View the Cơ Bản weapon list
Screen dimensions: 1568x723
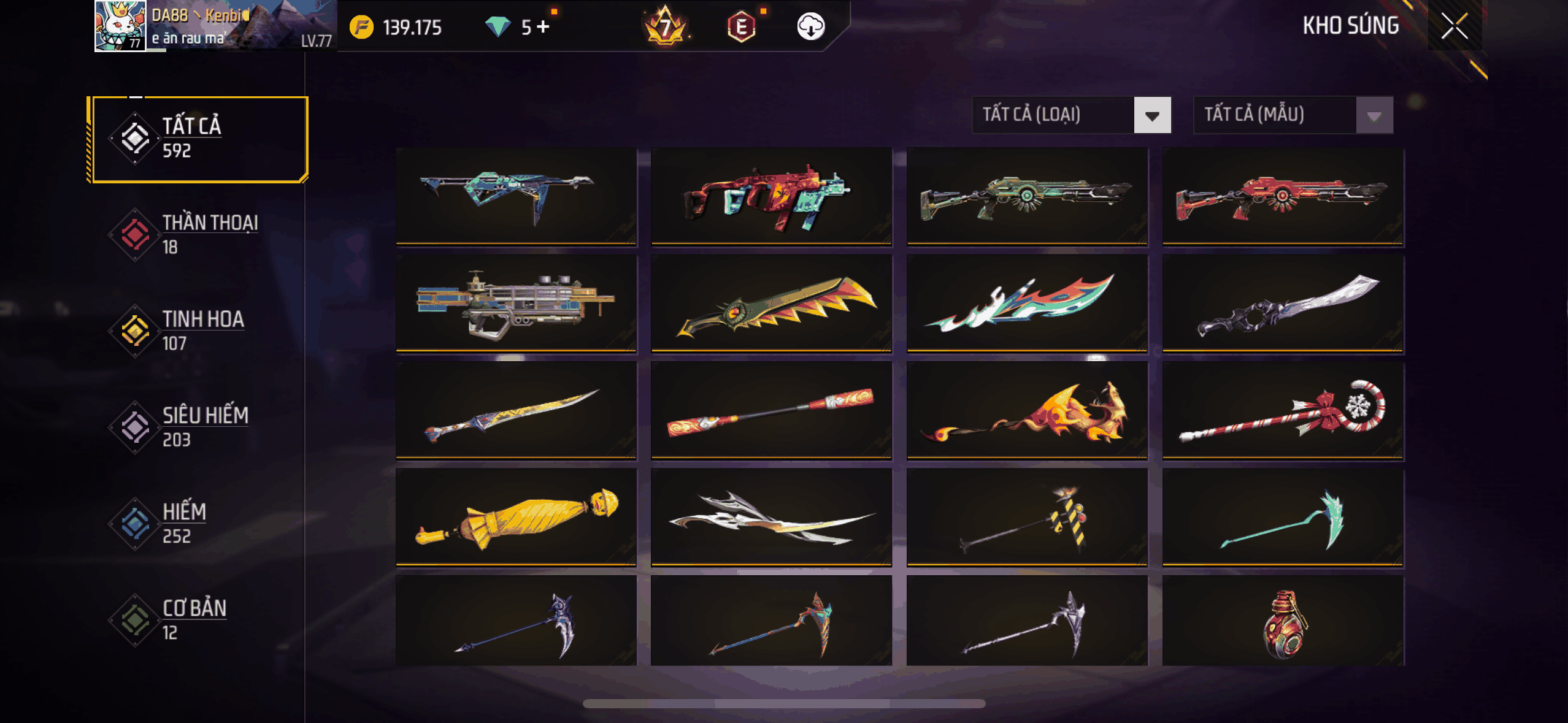point(198,620)
